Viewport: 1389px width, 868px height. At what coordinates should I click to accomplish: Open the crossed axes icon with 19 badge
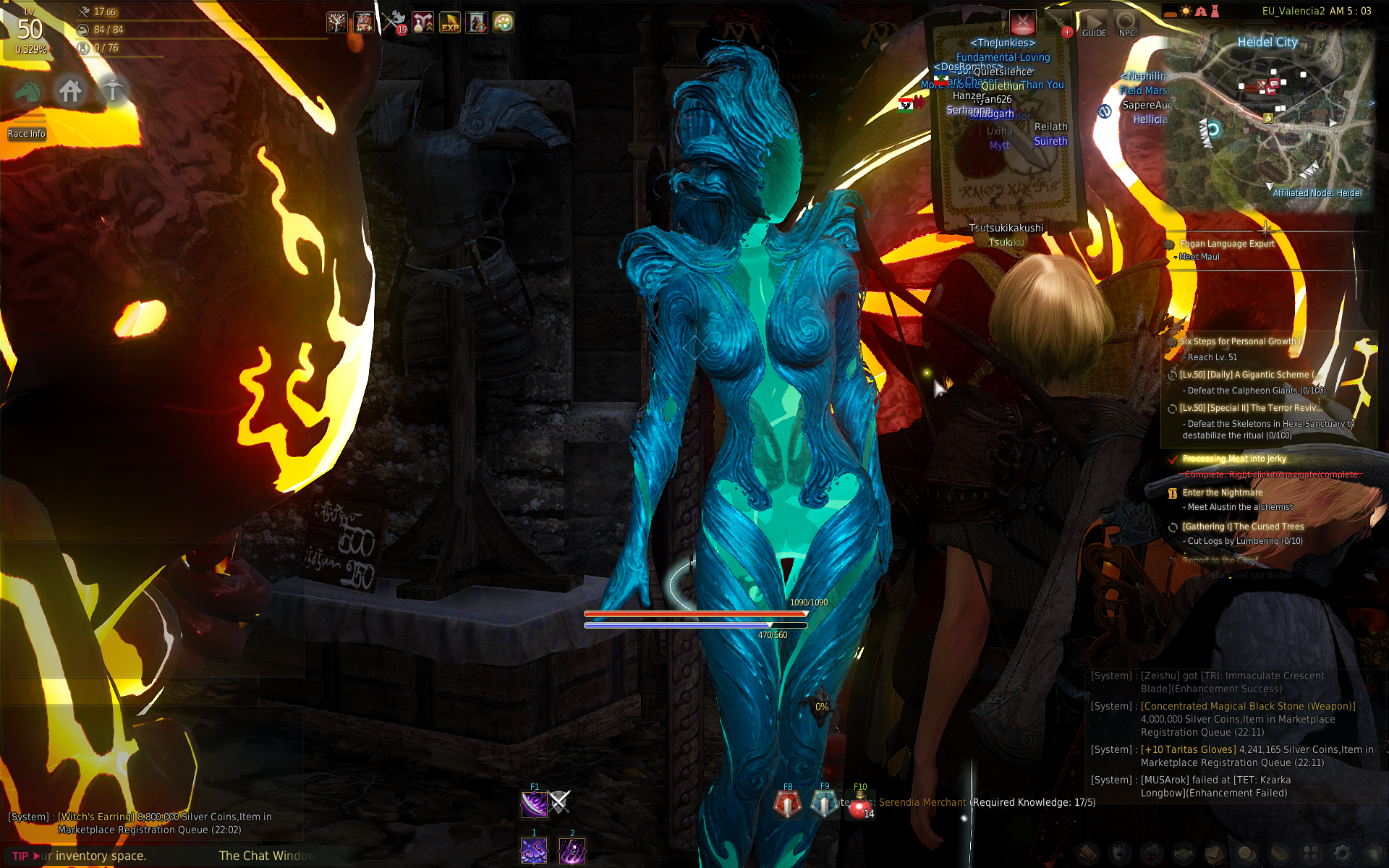click(x=394, y=22)
